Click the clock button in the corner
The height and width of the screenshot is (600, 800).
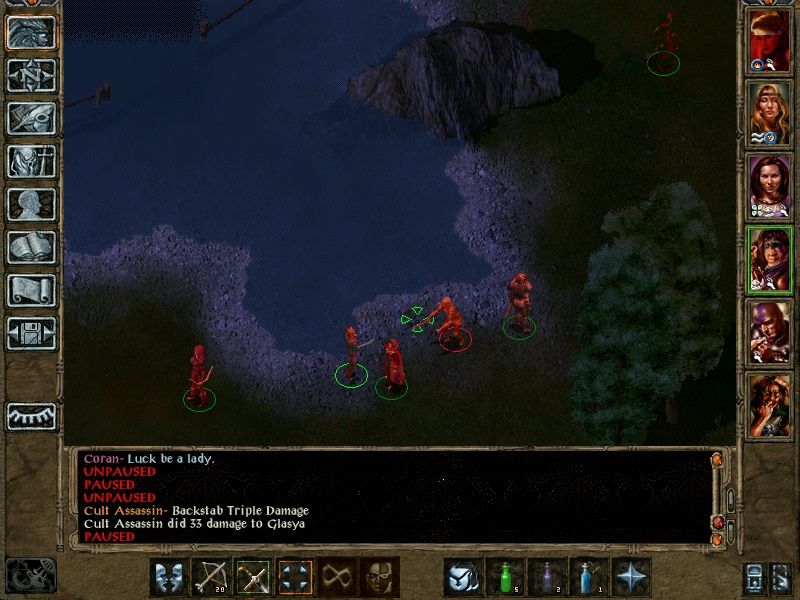[30, 576]
